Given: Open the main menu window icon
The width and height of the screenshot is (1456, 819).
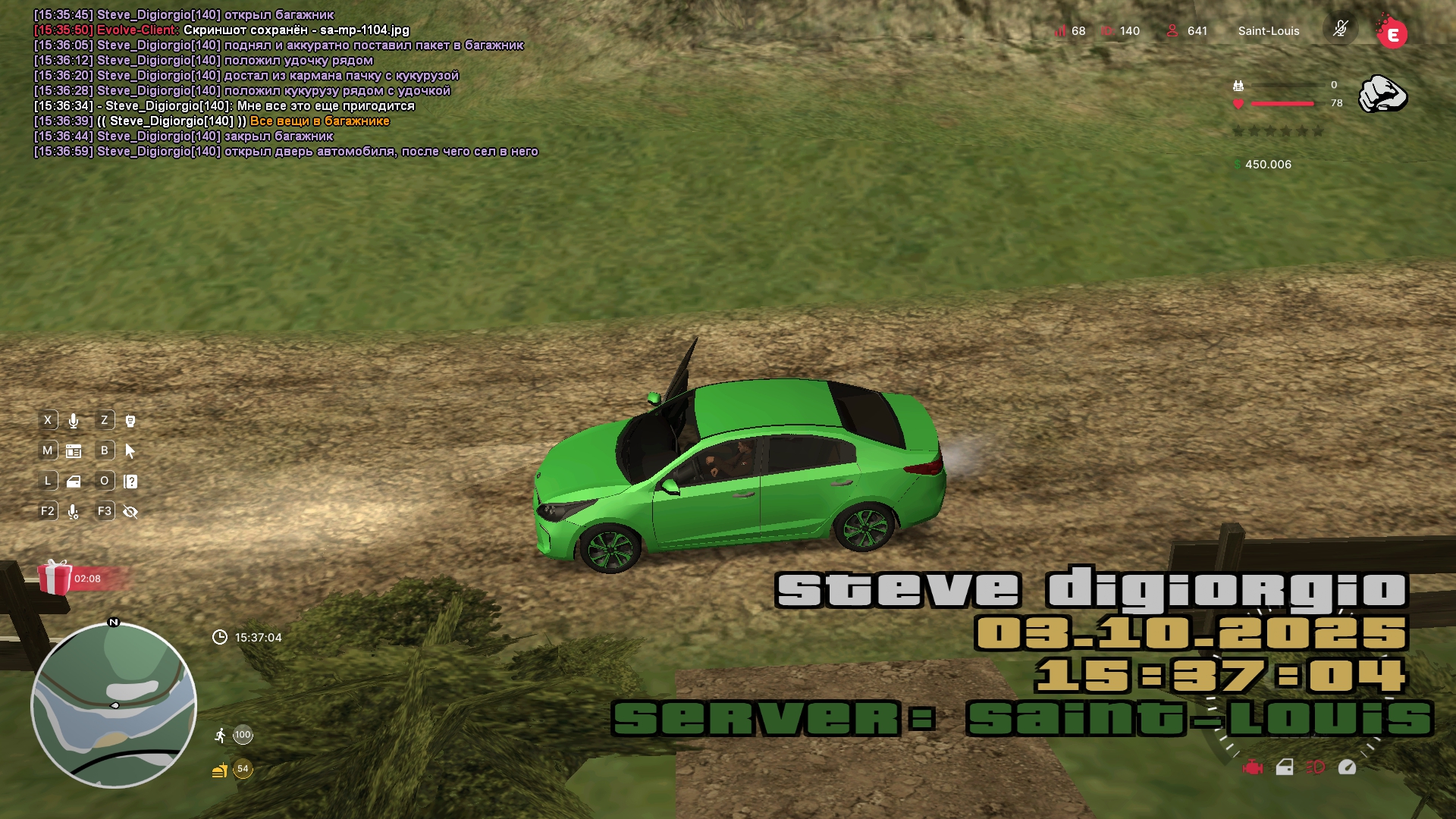Looking at the screenshot, I should (x=74, y=451).
